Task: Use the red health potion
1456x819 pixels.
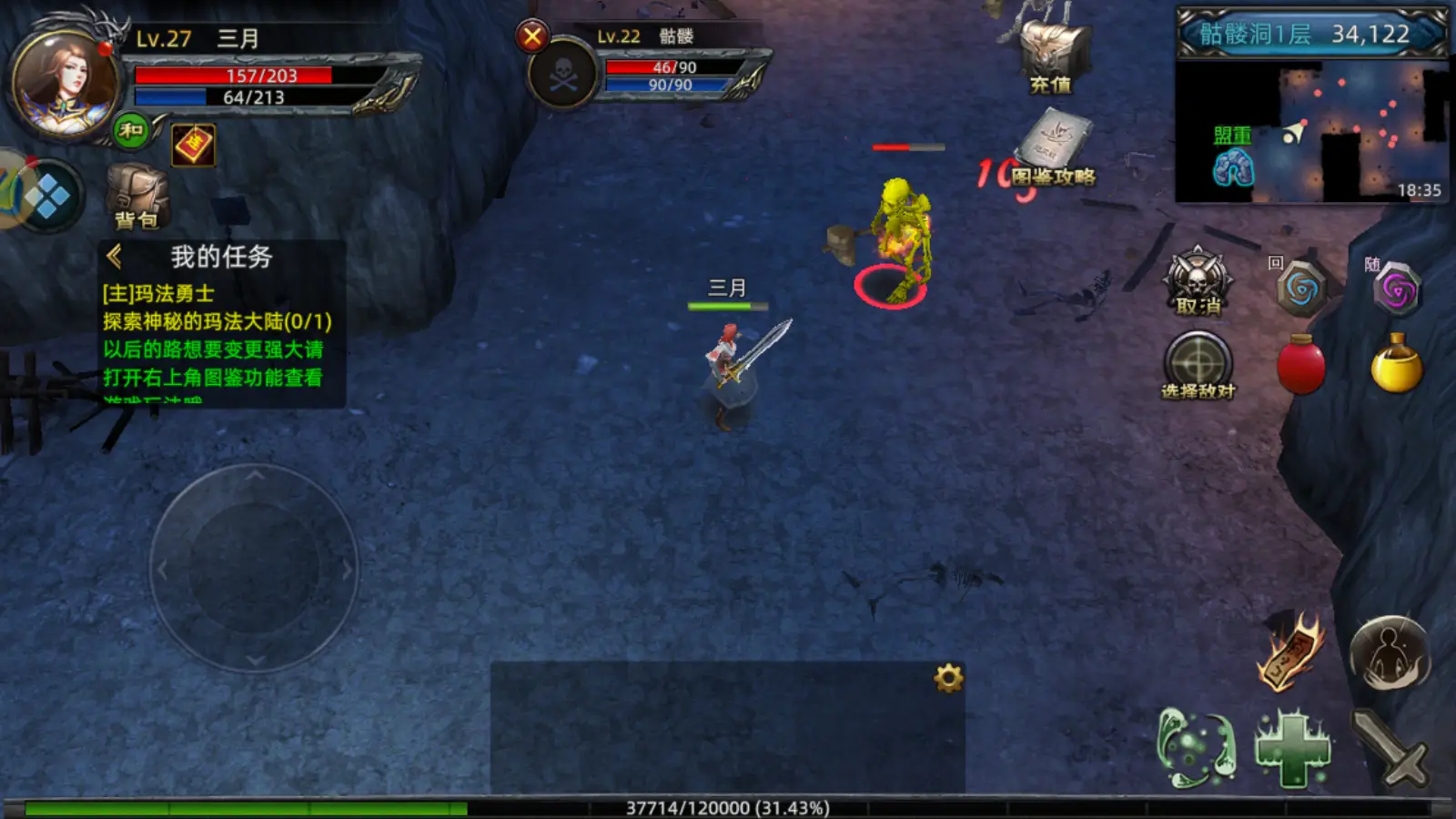Action: point(1301,366)
